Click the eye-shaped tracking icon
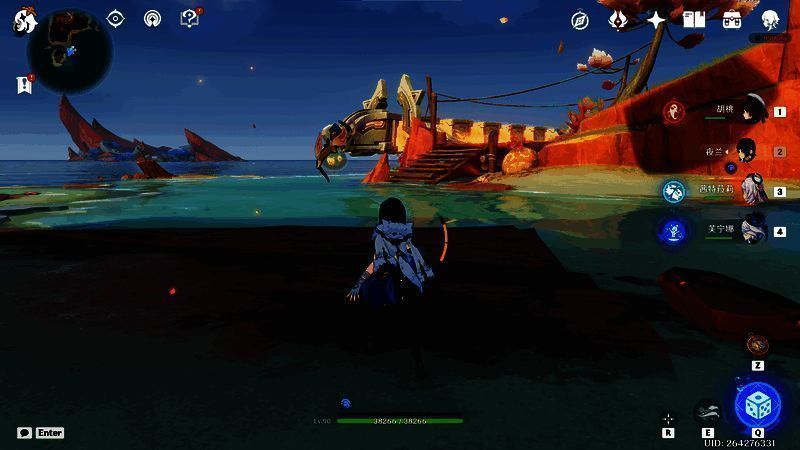 116,18
